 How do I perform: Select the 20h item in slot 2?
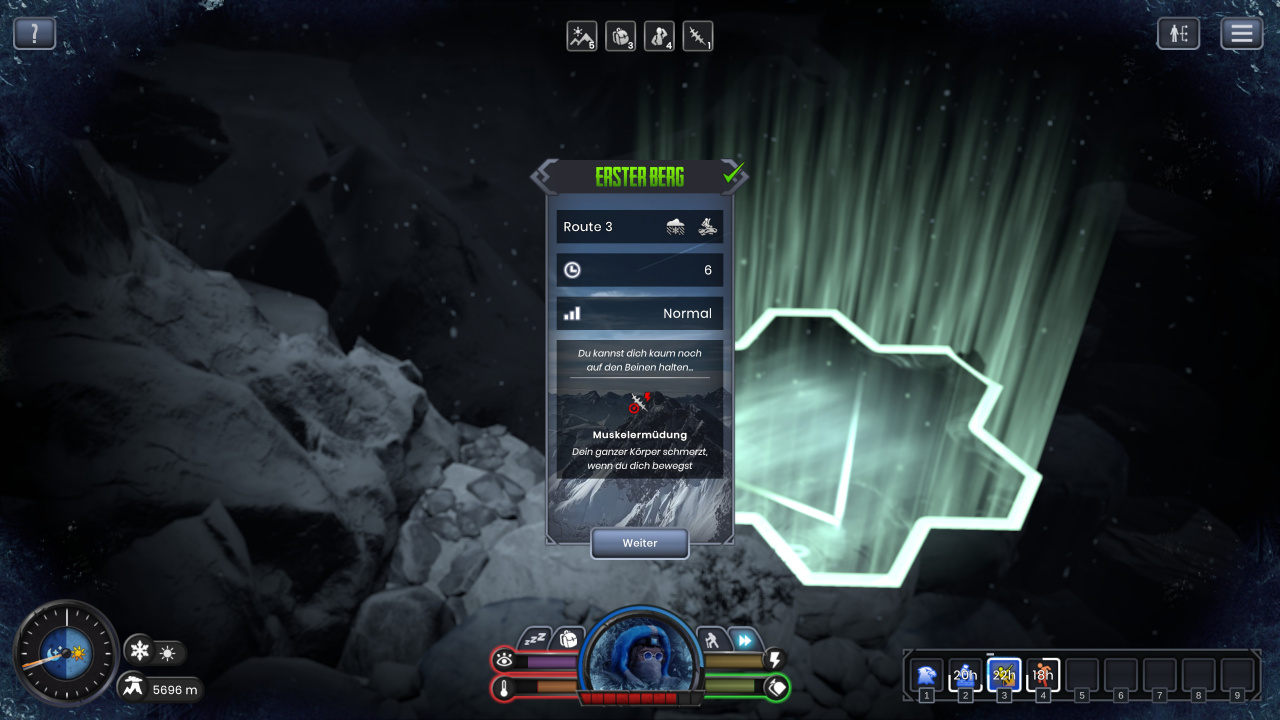coord(965,674)
